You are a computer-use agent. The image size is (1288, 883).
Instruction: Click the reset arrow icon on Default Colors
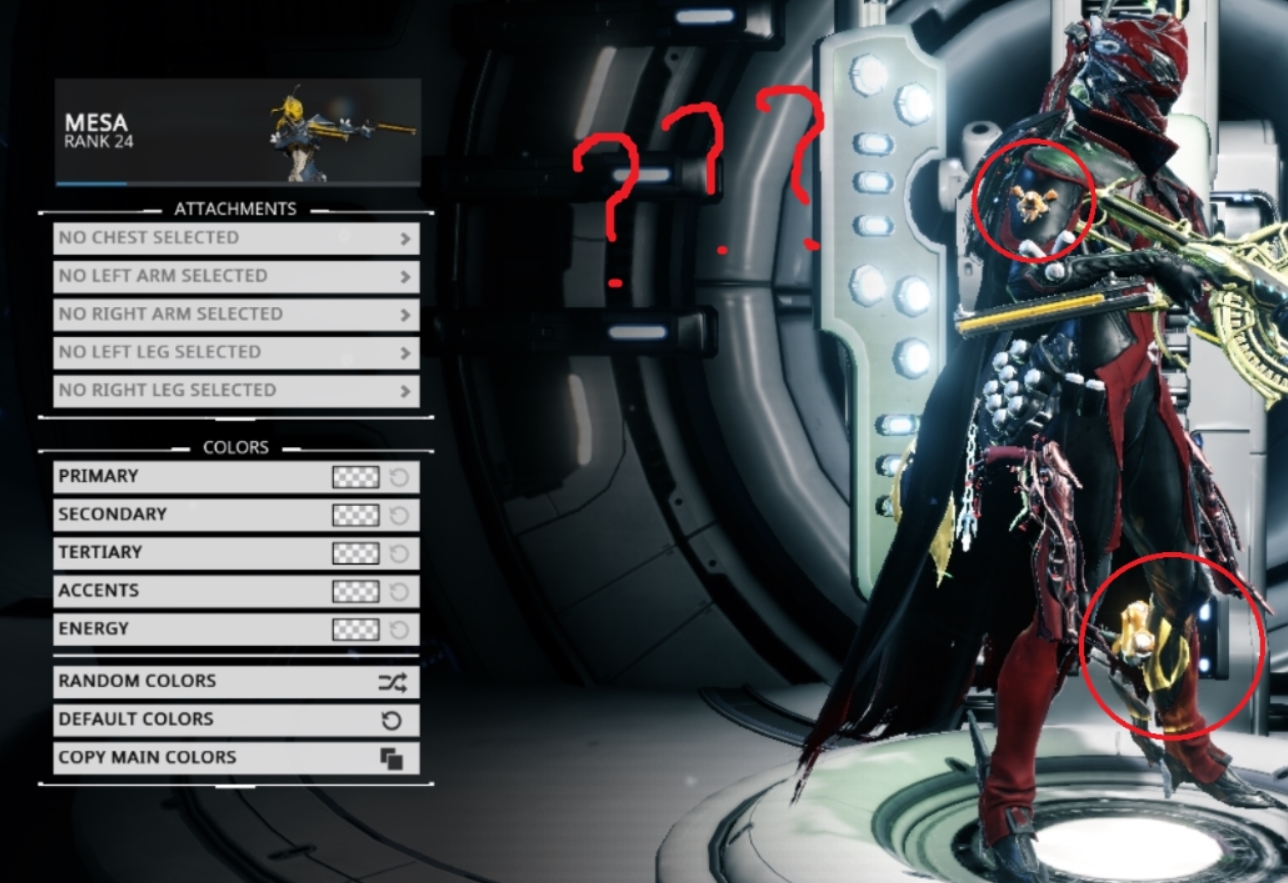pyautogui.click(x=396, y=719)
